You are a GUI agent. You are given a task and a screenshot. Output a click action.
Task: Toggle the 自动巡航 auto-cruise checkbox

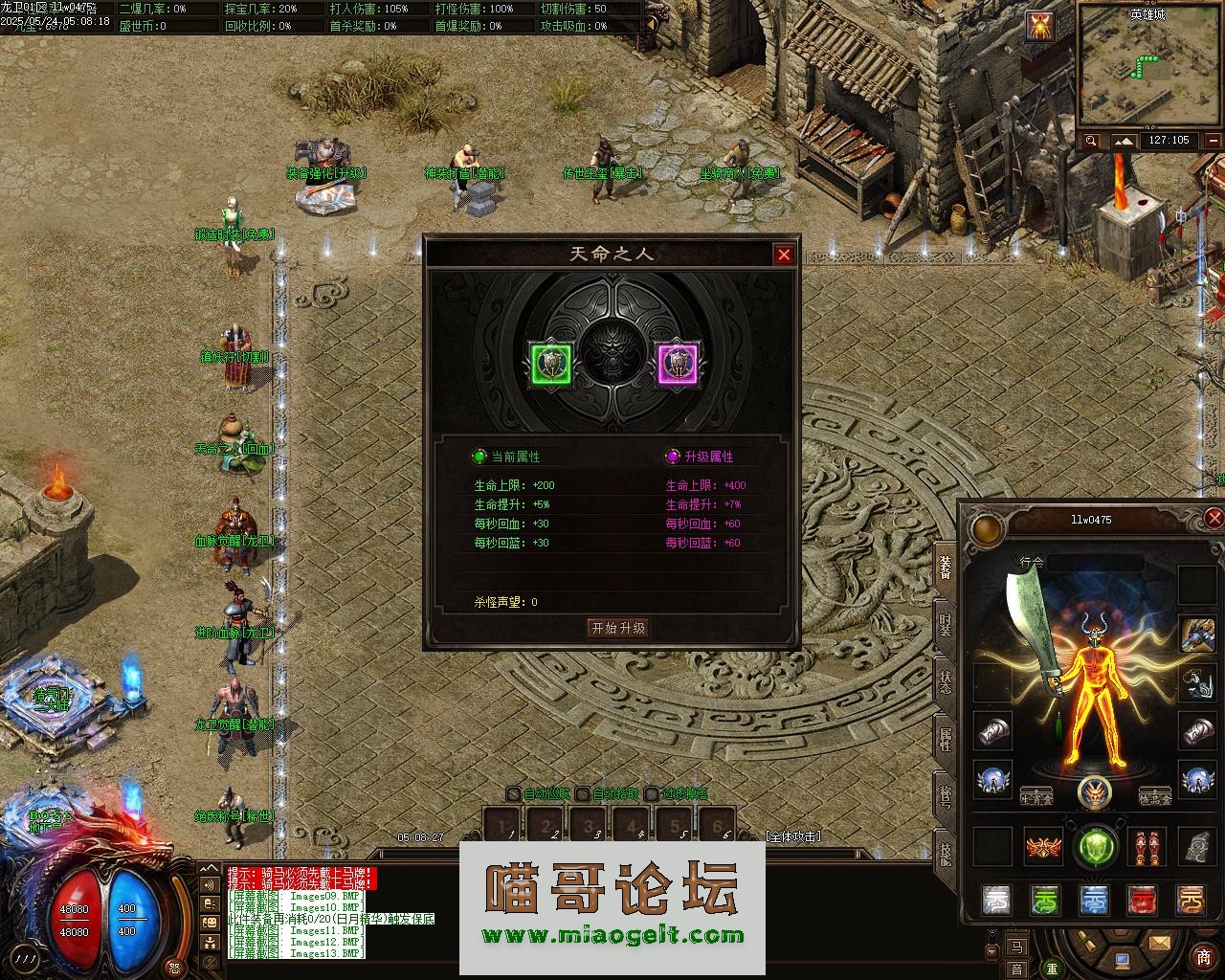[x=514, y=793]
